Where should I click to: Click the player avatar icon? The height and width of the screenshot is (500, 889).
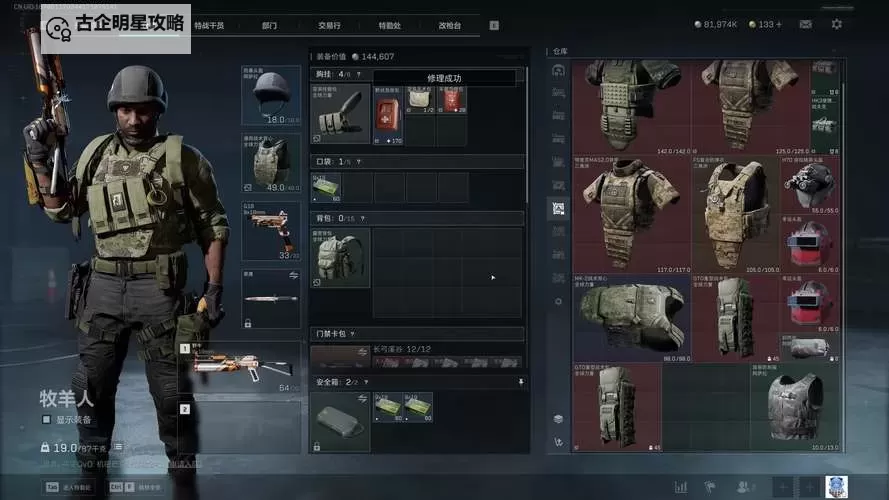pos(836,486)
